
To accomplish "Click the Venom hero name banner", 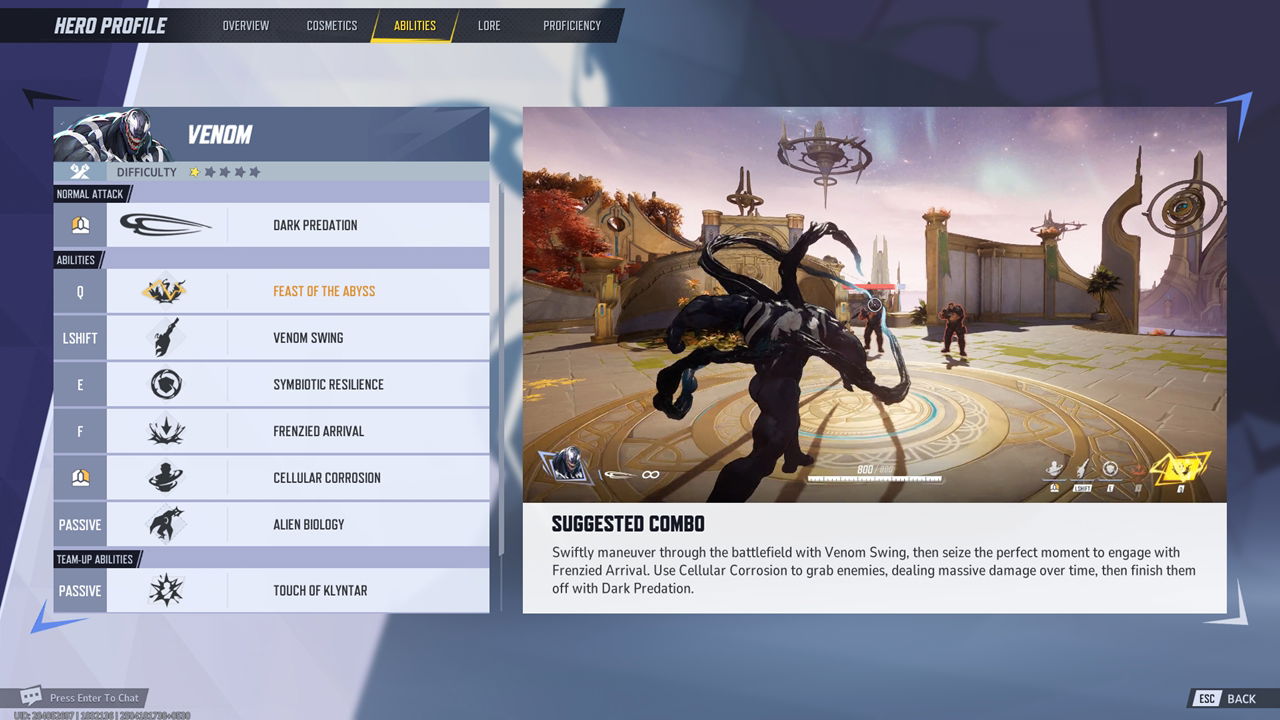I will (x=219, y=134).
